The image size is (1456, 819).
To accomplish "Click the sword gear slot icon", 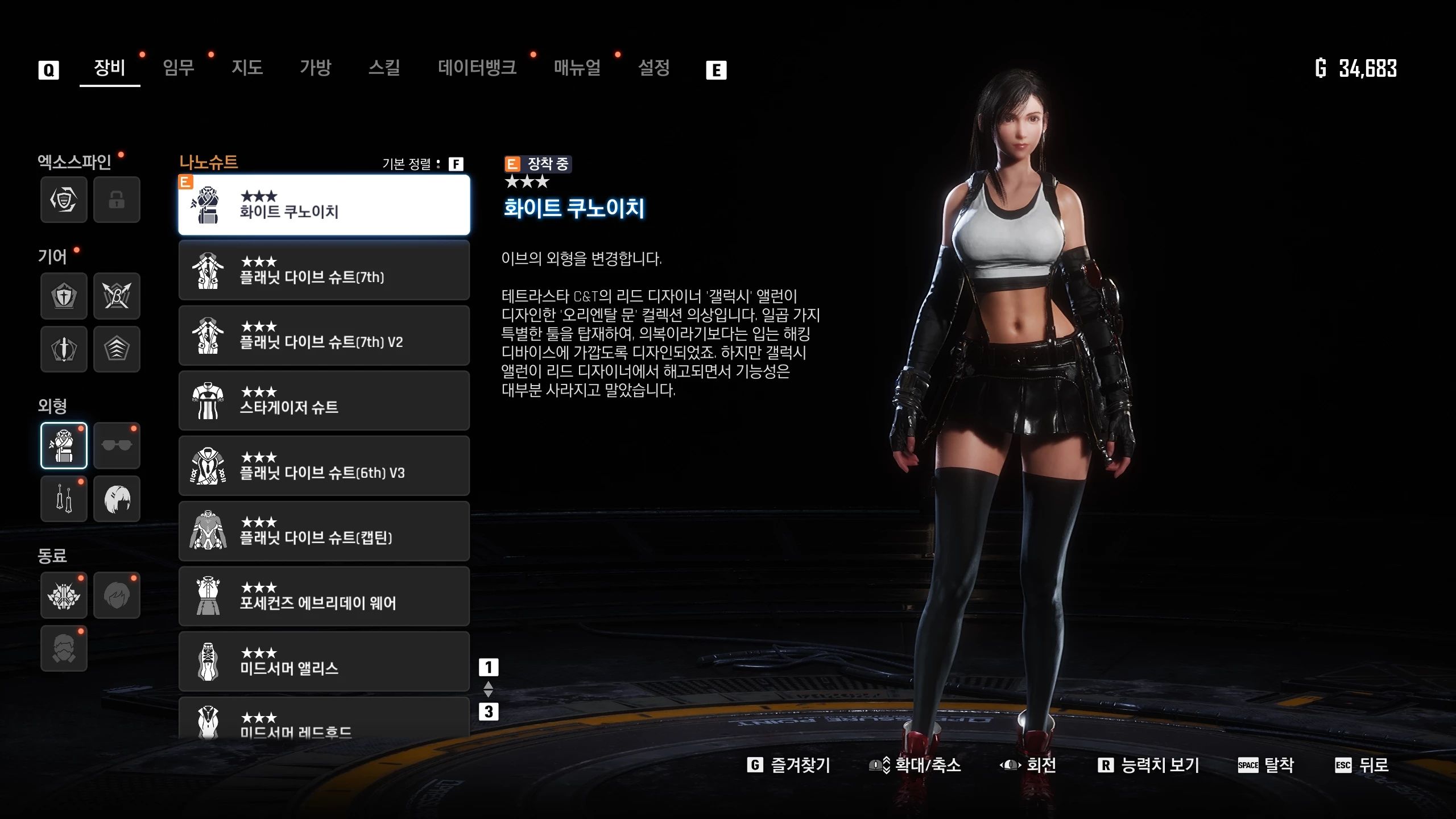I will click(x=64, y=350).
